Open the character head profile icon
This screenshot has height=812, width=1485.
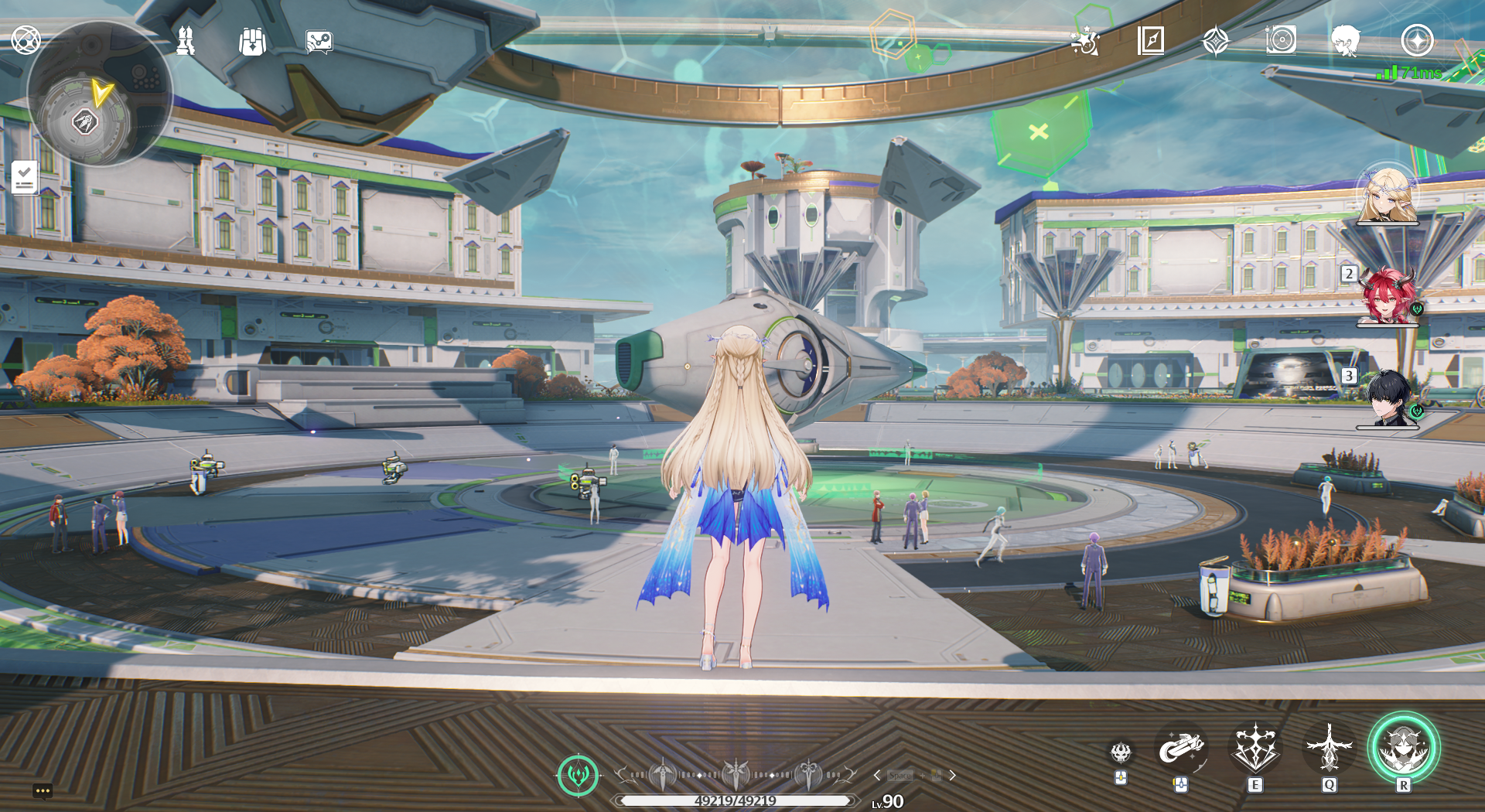click(1346, 40)
